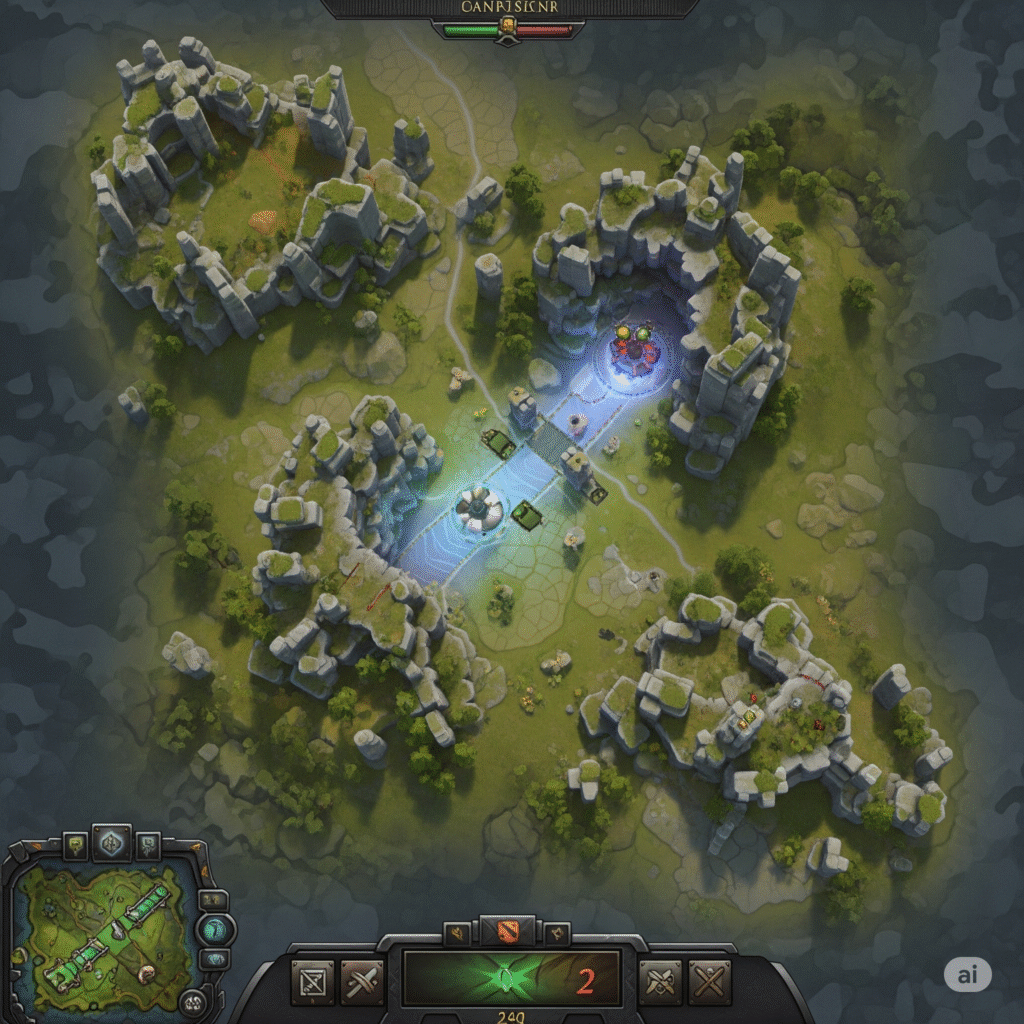The height and width of the screenshot is (1024, 1024).
Task: Click the crossed-out square action button
Action: (x=312, y=981)
